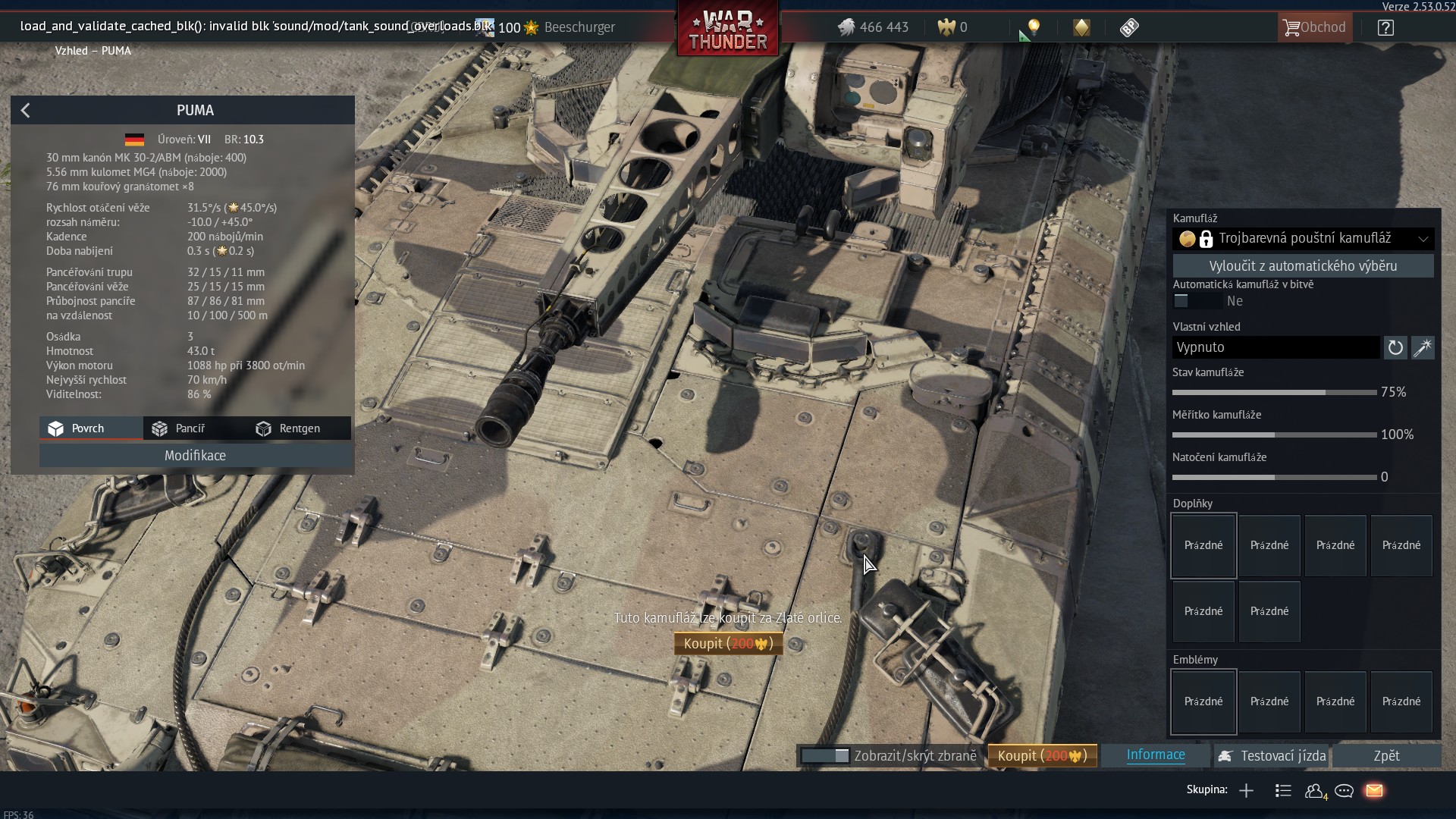Click Vyloučit z automatického výběru button
The image size is (1456, 819).
pyautogui.click(x=1303, y=266)
